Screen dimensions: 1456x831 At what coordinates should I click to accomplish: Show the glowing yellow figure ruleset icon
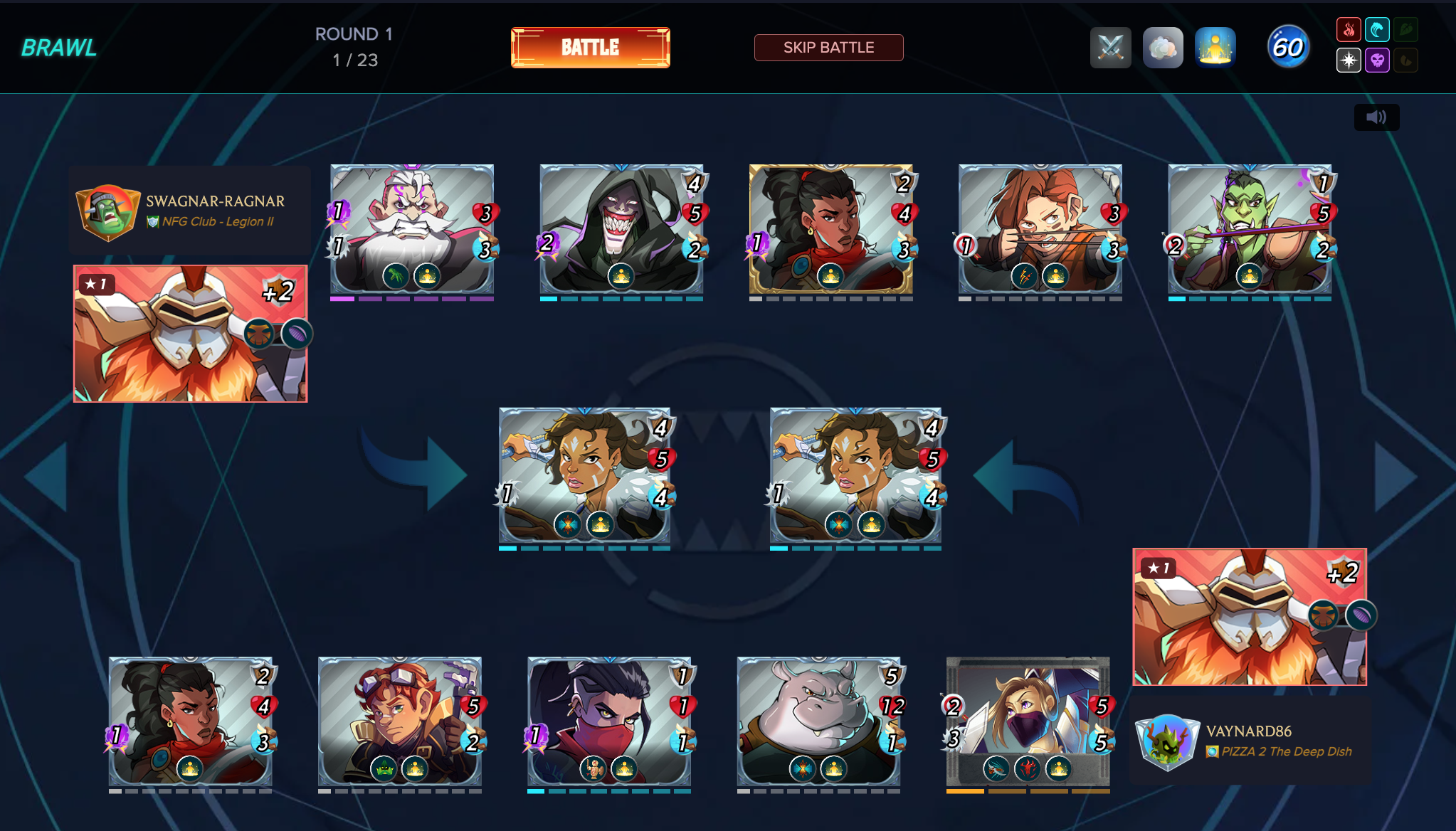[x=1215, y=48]
